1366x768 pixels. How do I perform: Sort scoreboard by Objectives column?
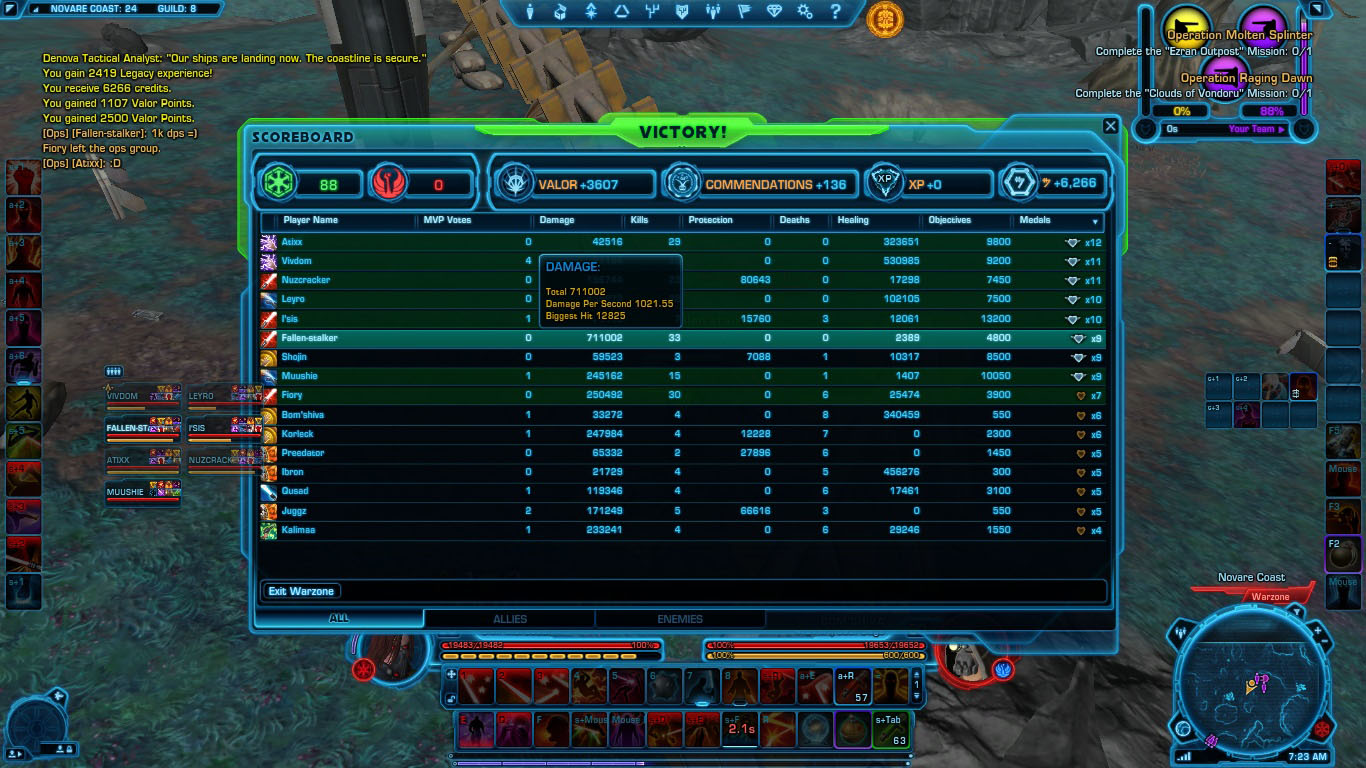tap(949, 220)
